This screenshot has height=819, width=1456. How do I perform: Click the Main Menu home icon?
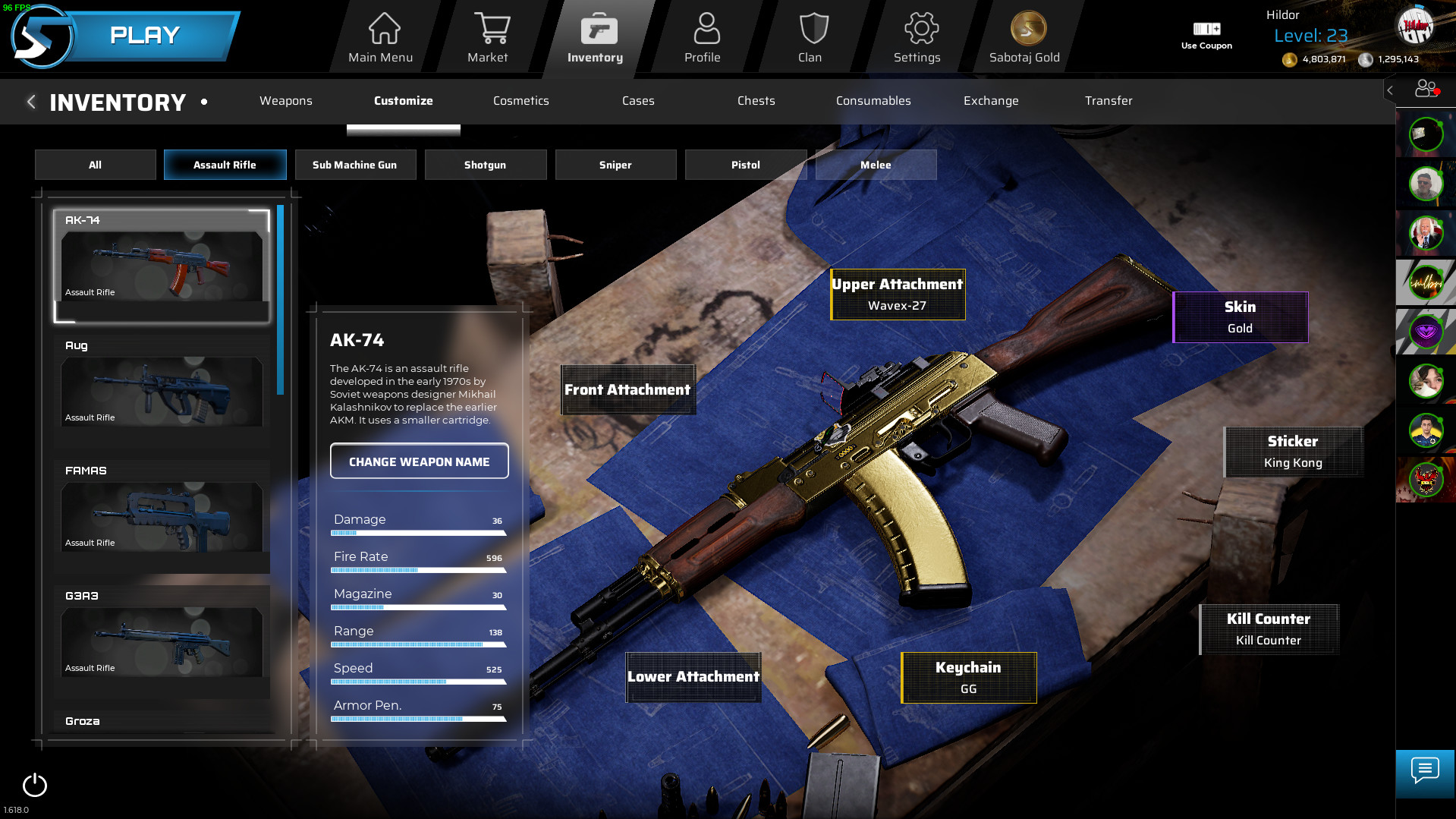384,28
